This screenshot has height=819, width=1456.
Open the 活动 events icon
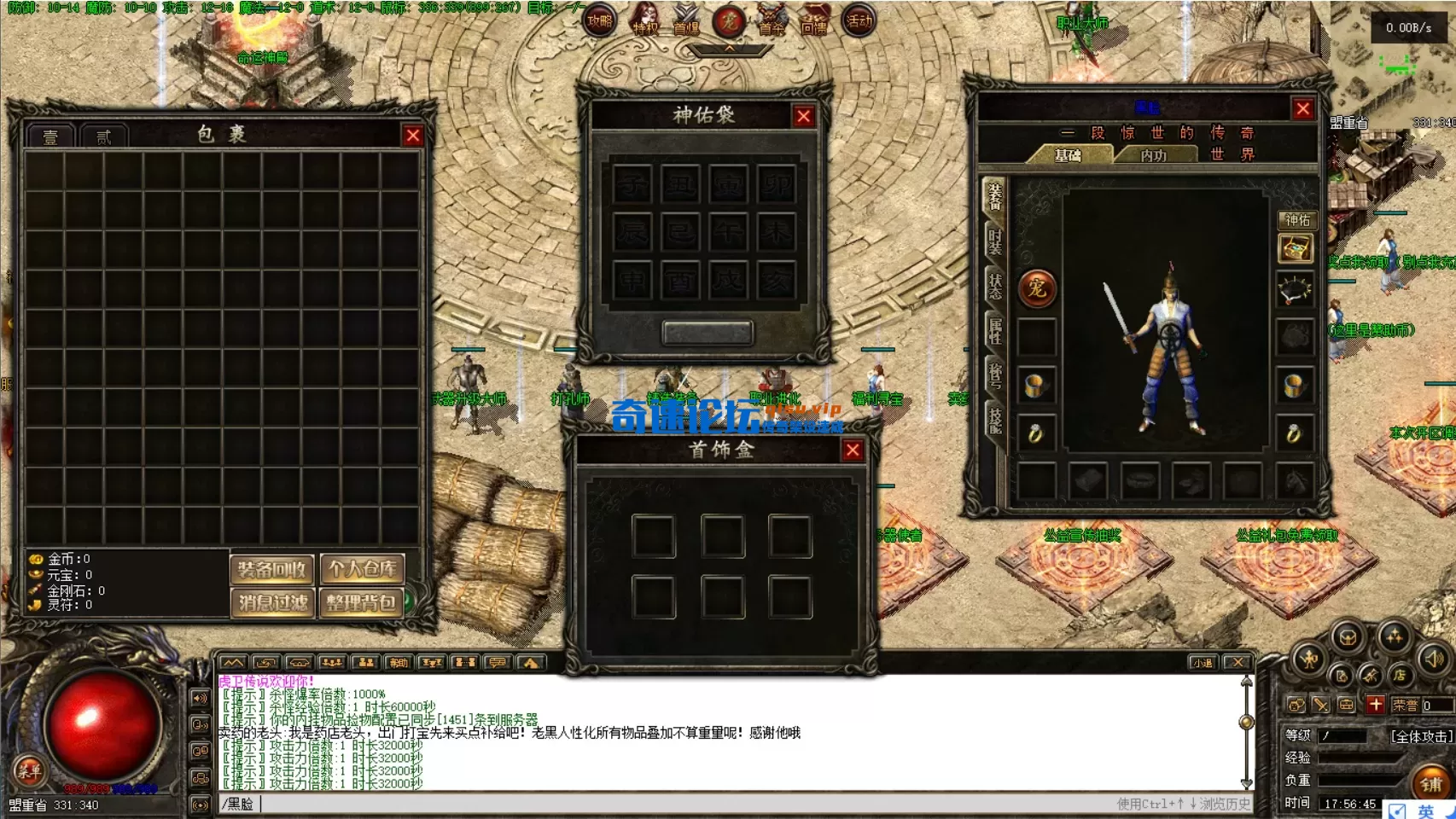(859, 20)
